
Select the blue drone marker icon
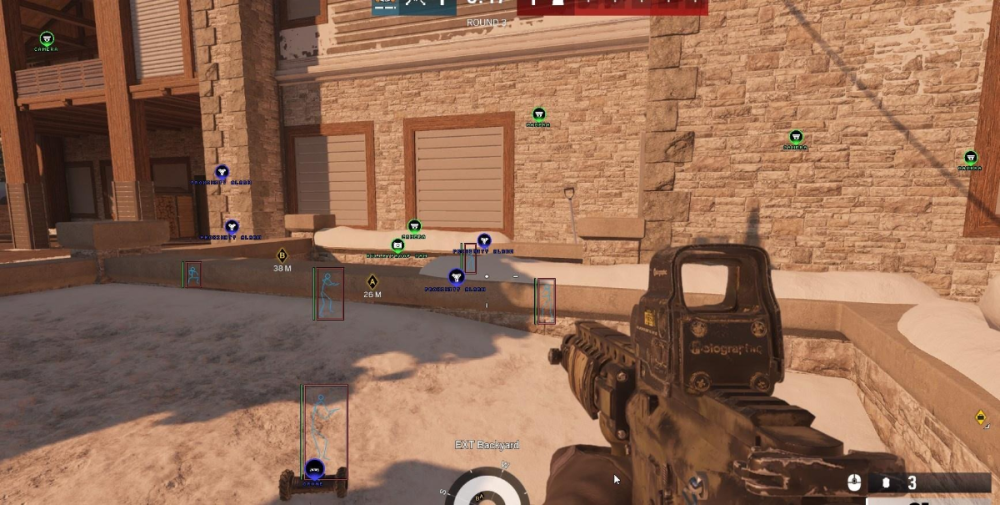pyautogui.click(x=315, y=468)
